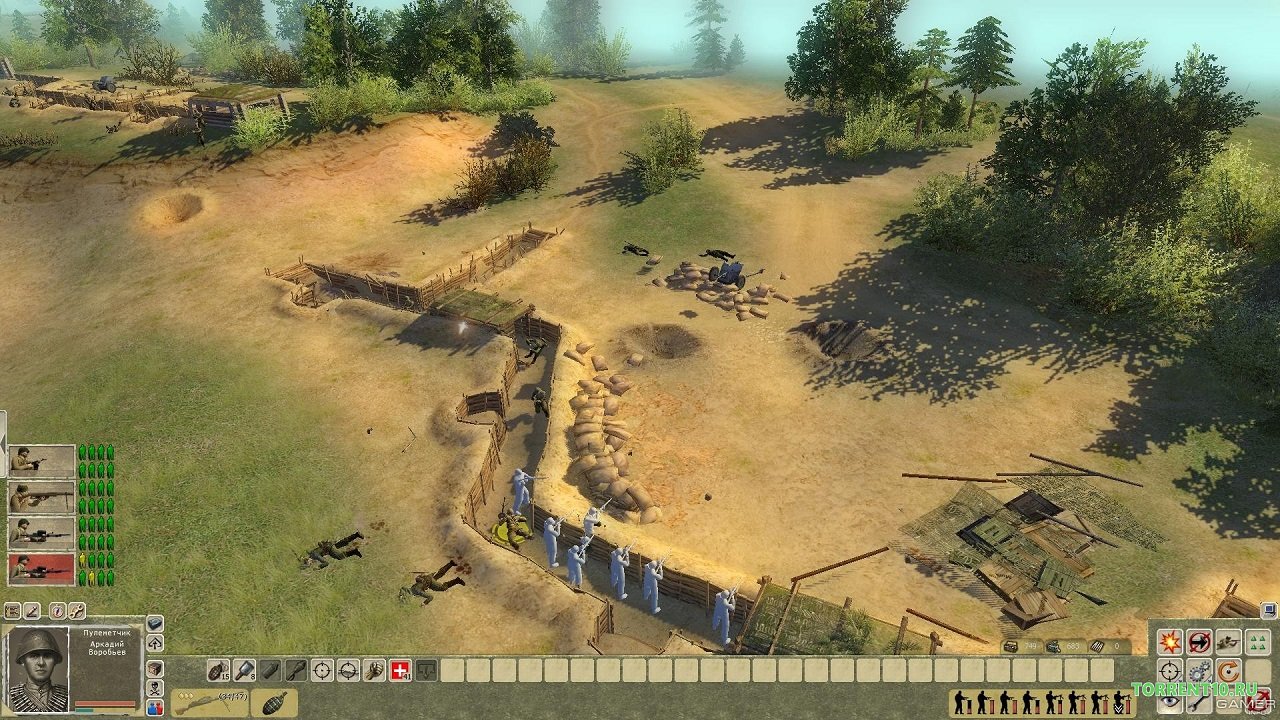Choose the green triangles formation button
Screen dimensions: 1280x720
(1257, 642)
